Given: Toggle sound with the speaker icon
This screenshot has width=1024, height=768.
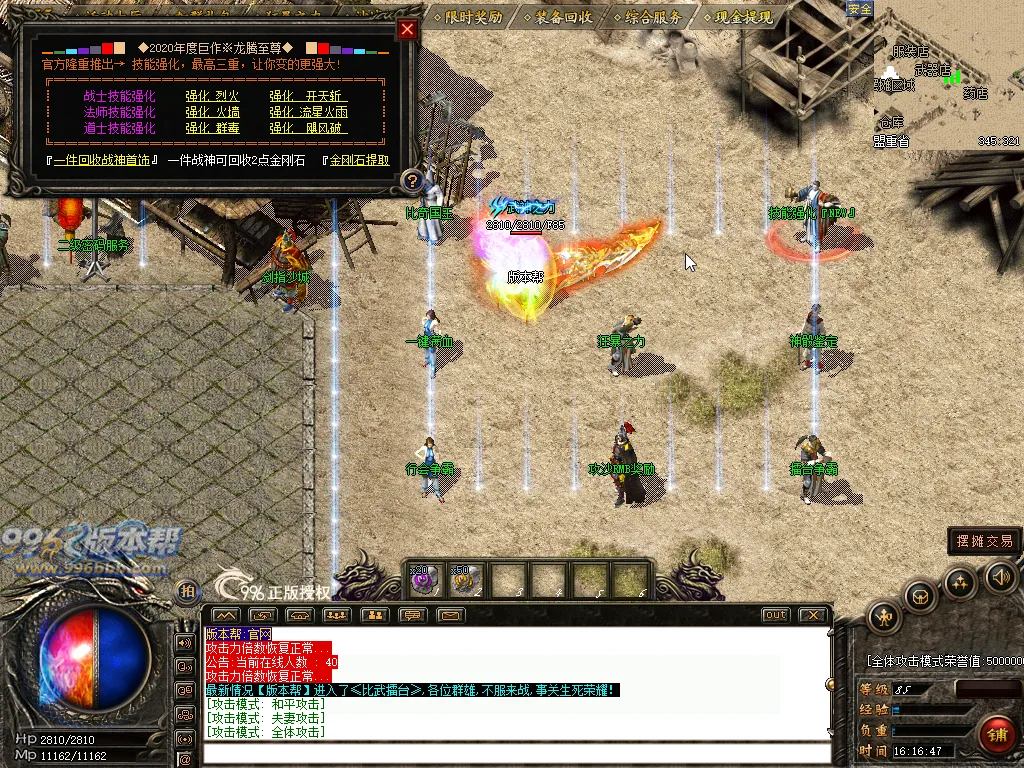Looking at the screenshot, I should (1000, 576).
